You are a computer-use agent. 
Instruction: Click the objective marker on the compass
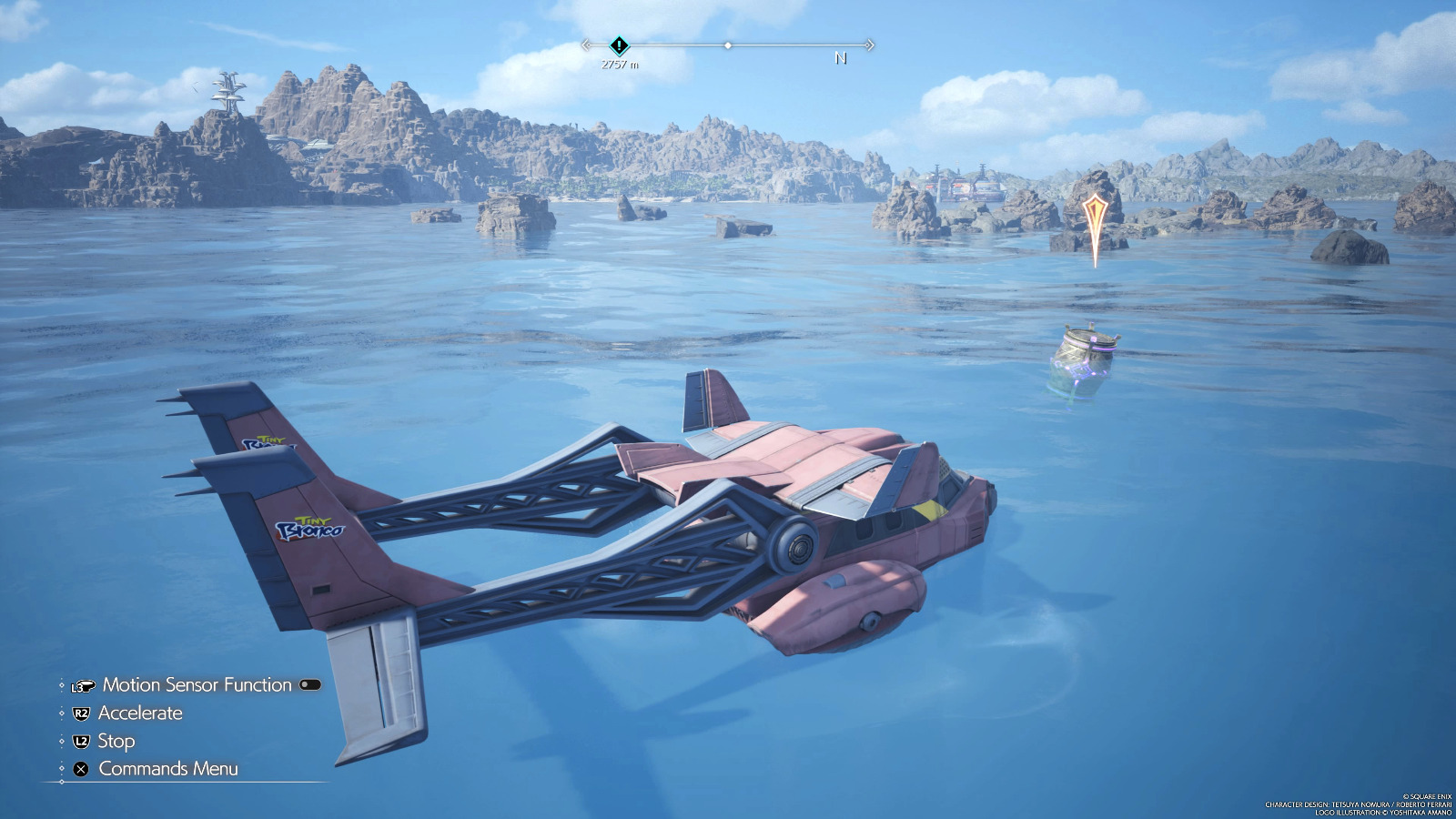tap(619, 45)
